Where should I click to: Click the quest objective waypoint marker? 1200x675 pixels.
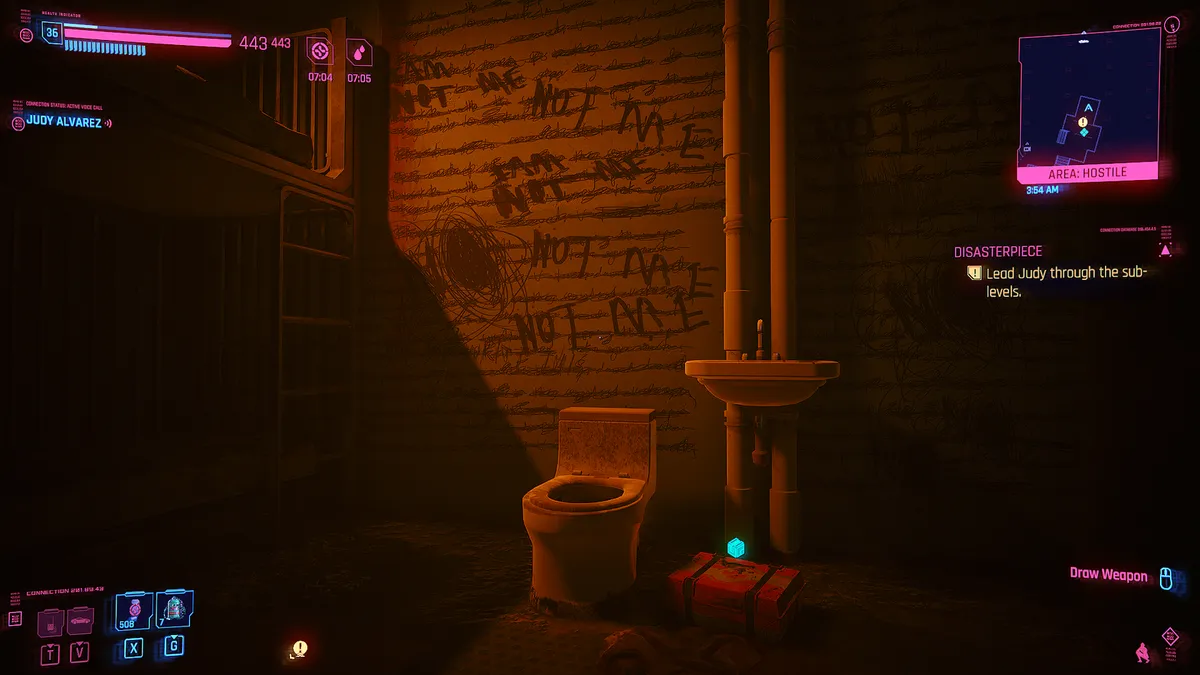tap(299, 648)
